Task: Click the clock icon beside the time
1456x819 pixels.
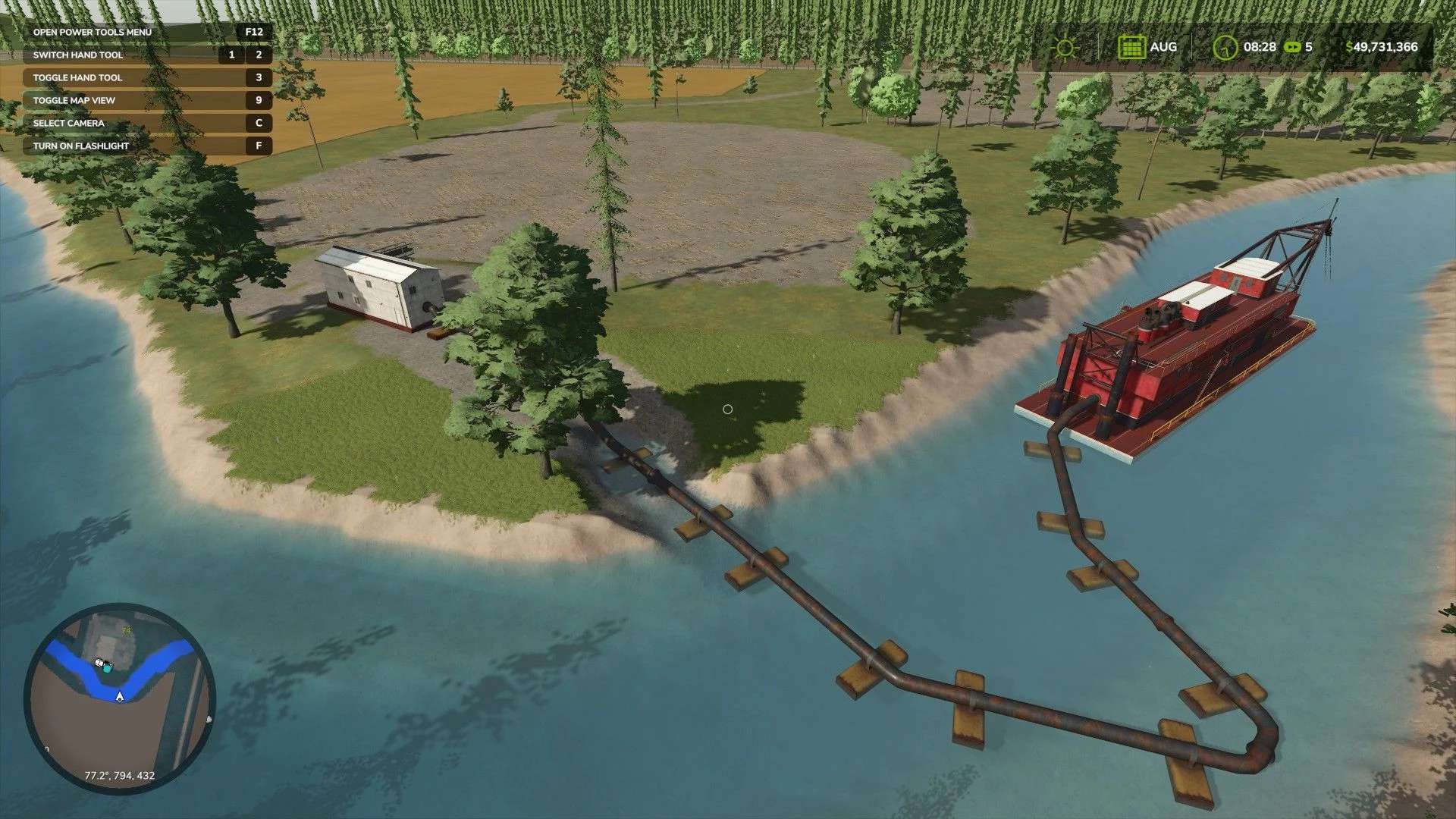Action: [1225, 47]
